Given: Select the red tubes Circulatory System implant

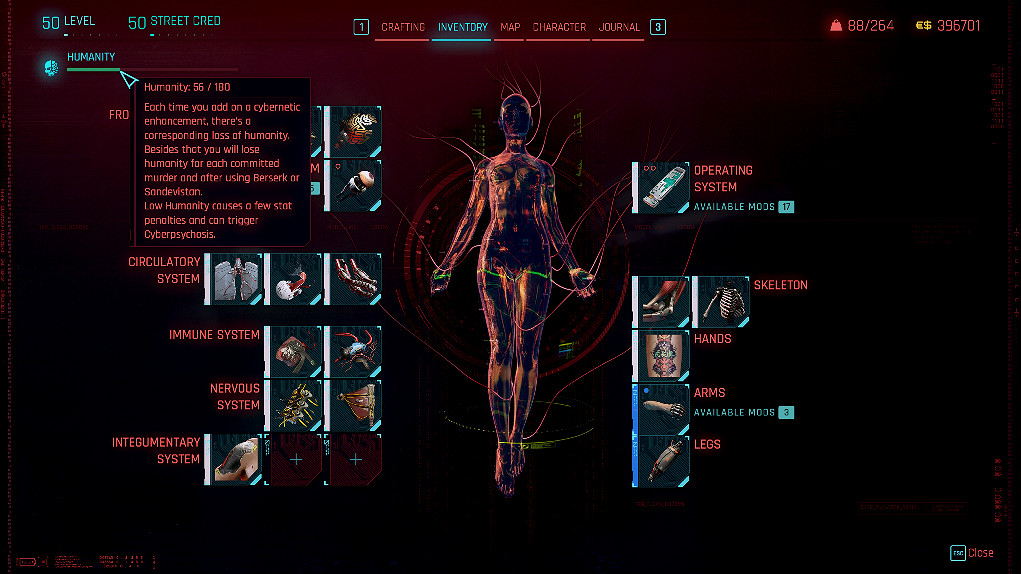Looking at the screenshot, I should (355, 278).
